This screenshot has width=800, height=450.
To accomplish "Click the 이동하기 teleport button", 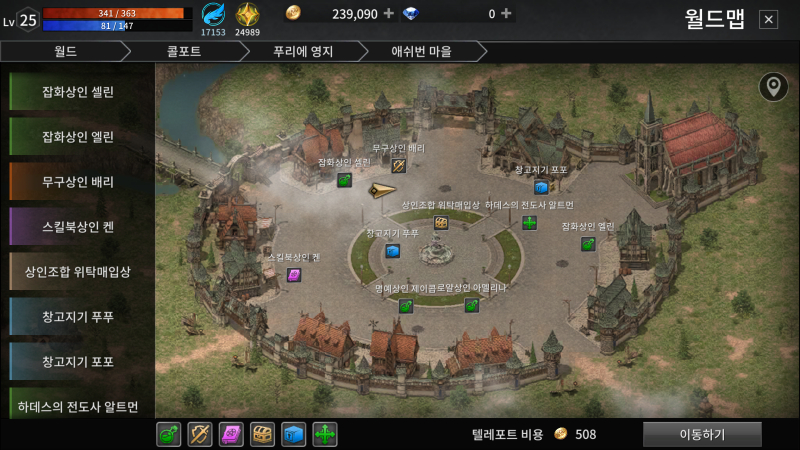I will (702, 434).
